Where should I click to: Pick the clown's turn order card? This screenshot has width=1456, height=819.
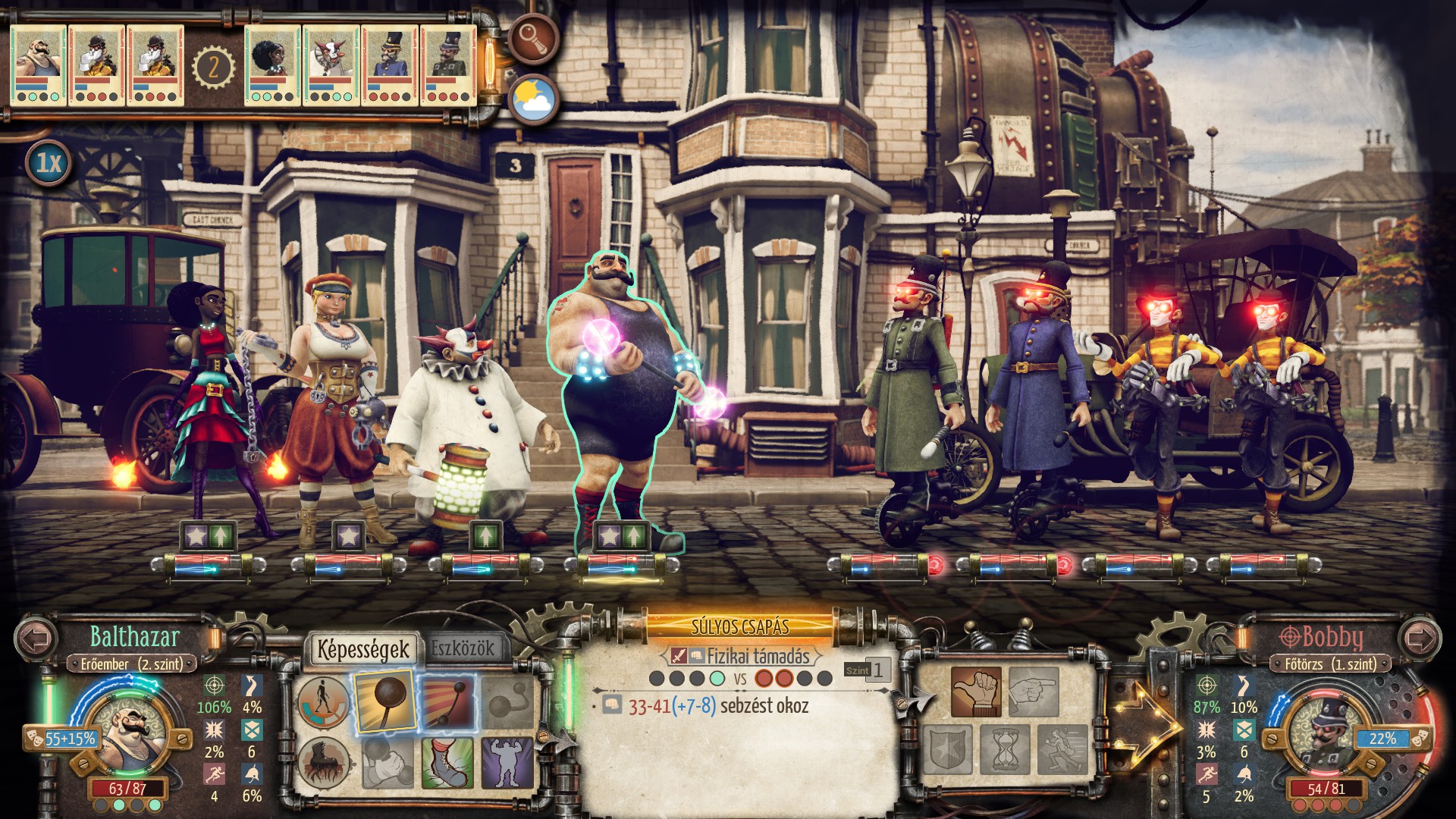tap(331, 64)
